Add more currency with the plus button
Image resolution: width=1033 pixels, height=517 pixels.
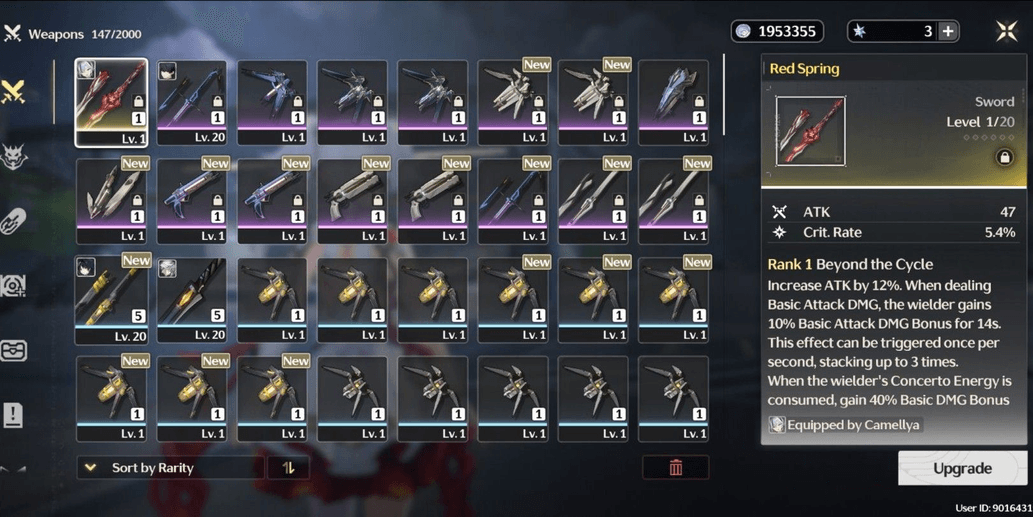pyautogui.click(x=948, y=31)
